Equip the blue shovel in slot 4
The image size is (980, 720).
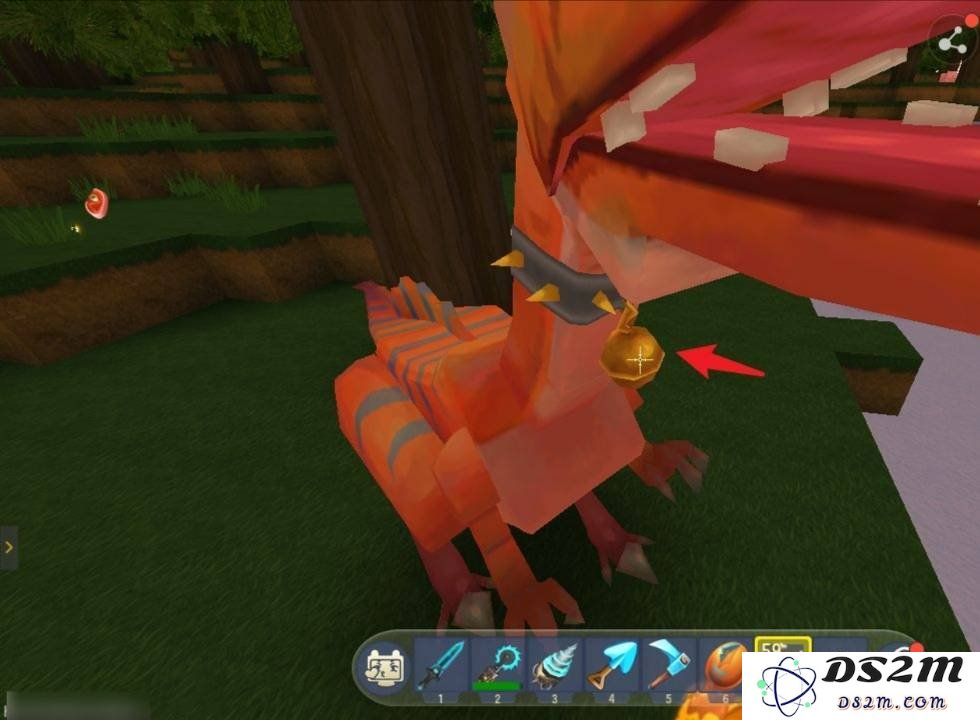610,664
